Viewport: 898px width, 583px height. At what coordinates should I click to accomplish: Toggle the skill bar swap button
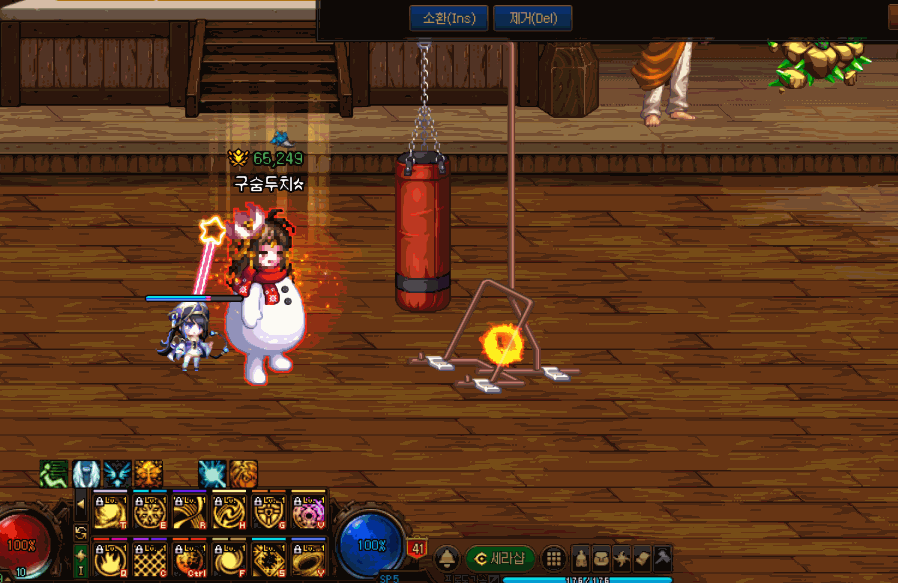click(x=81, y=531)
